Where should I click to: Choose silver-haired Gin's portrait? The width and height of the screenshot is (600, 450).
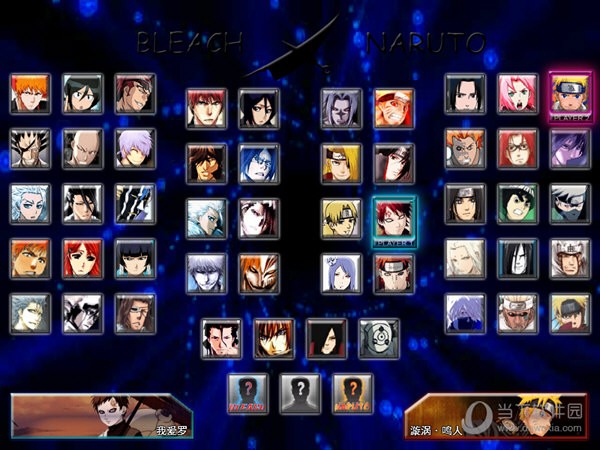(134, 148)
